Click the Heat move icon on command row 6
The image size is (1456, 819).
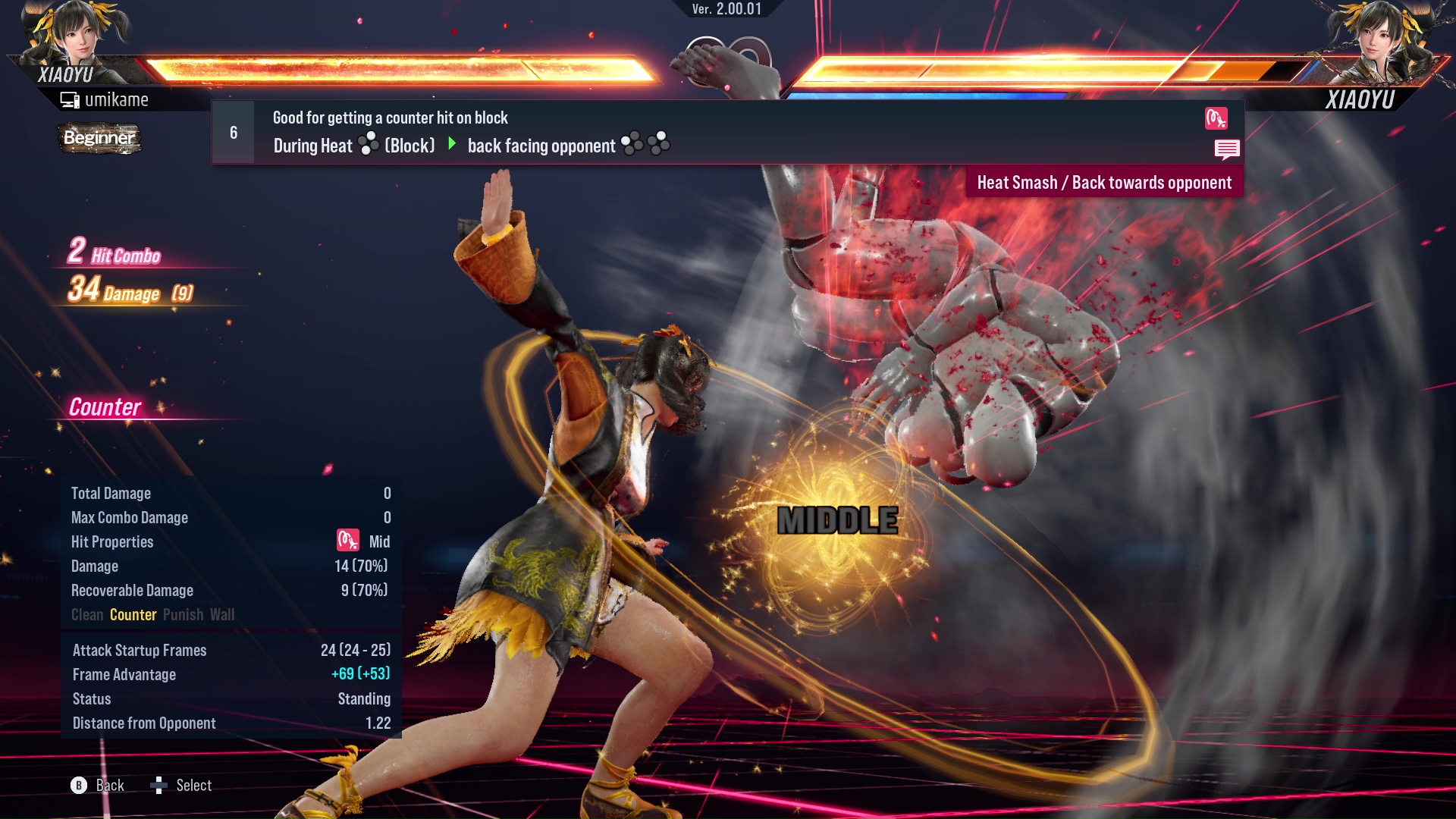coord(1216,118)
